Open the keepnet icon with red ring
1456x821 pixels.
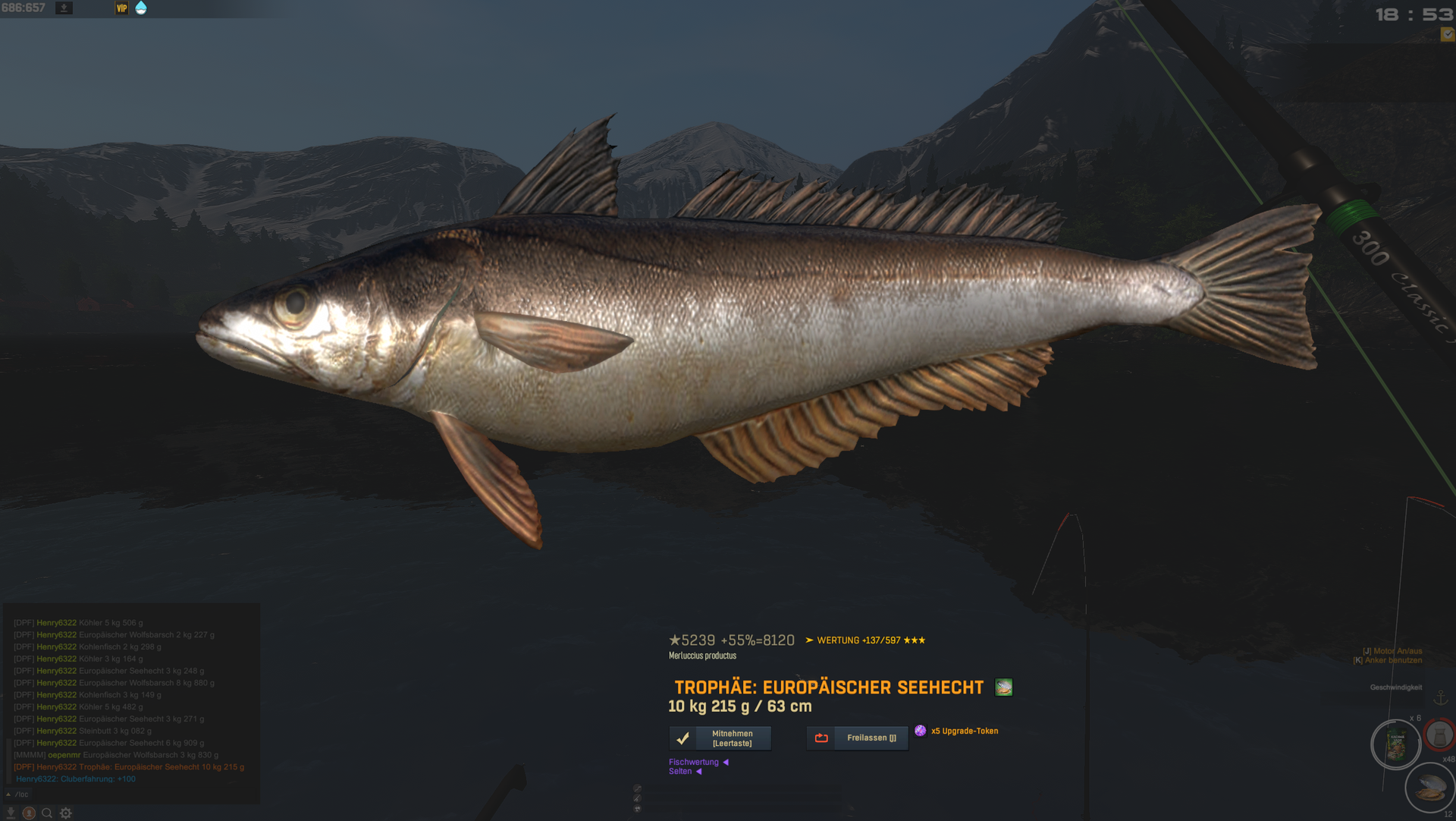click(x=1439, y=734)
